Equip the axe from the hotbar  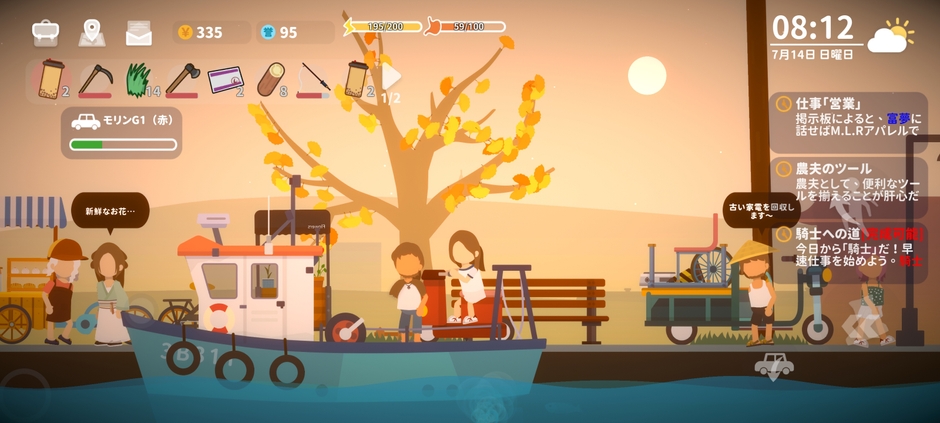point(181,80)
